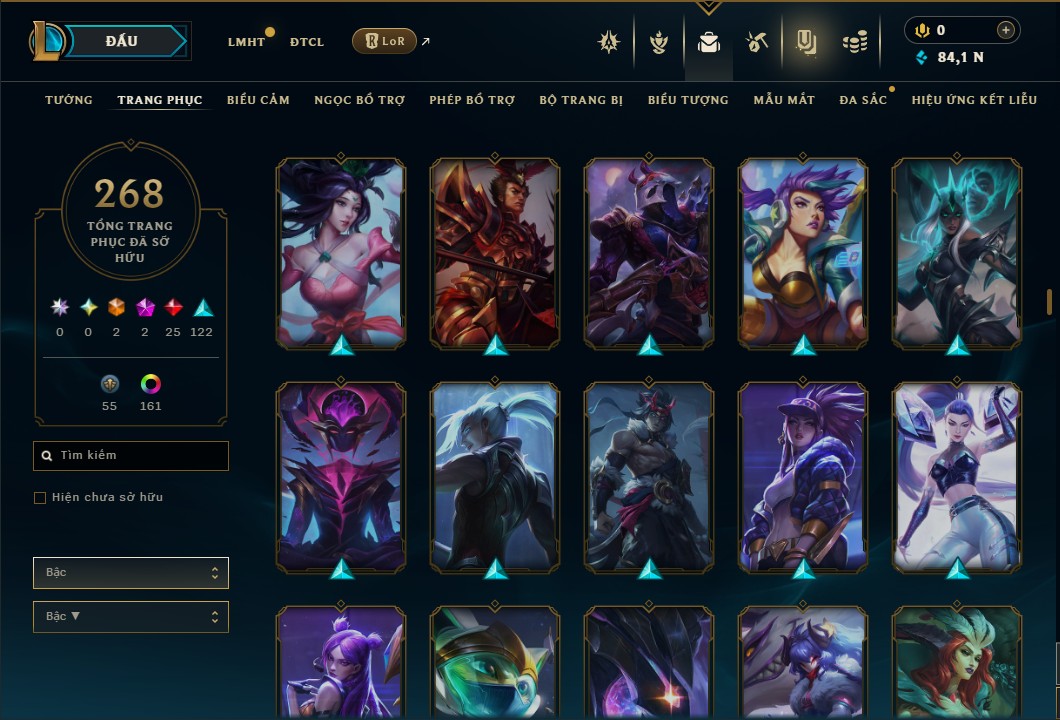This screenshot has width=1060, height=720.
Task: Open the Bậc ▼ sort dropdown
Action: tap(131, 617)
